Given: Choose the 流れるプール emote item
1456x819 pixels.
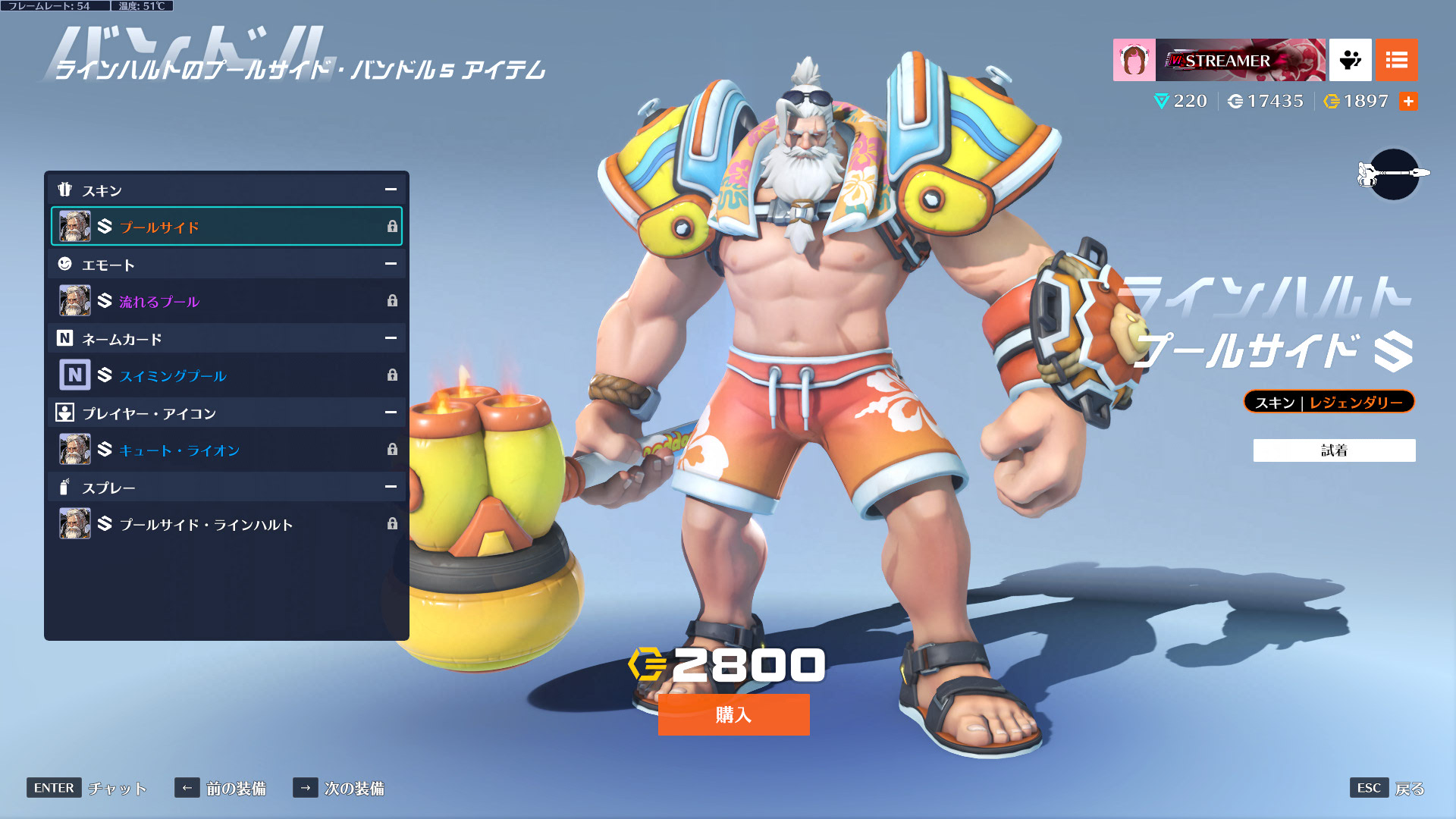Looking at the screenshot, I should 226,301.
